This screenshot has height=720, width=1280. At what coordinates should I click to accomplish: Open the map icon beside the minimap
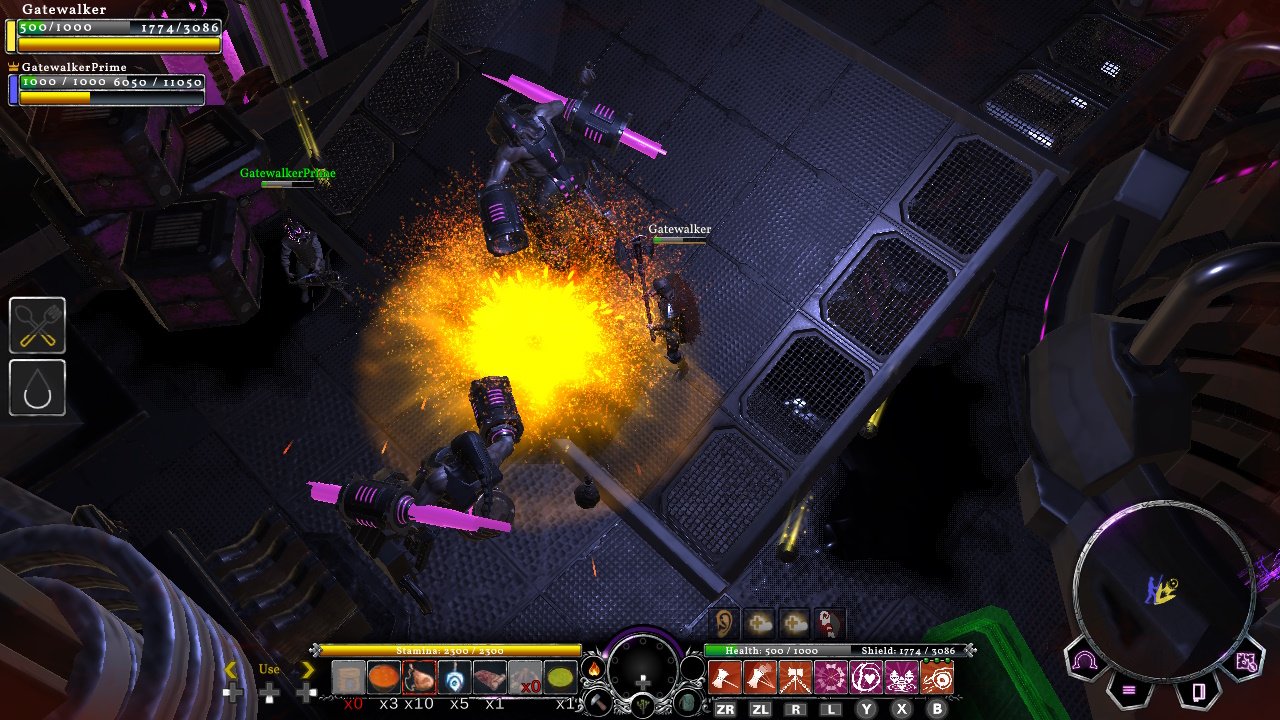tap(1247, 660)
